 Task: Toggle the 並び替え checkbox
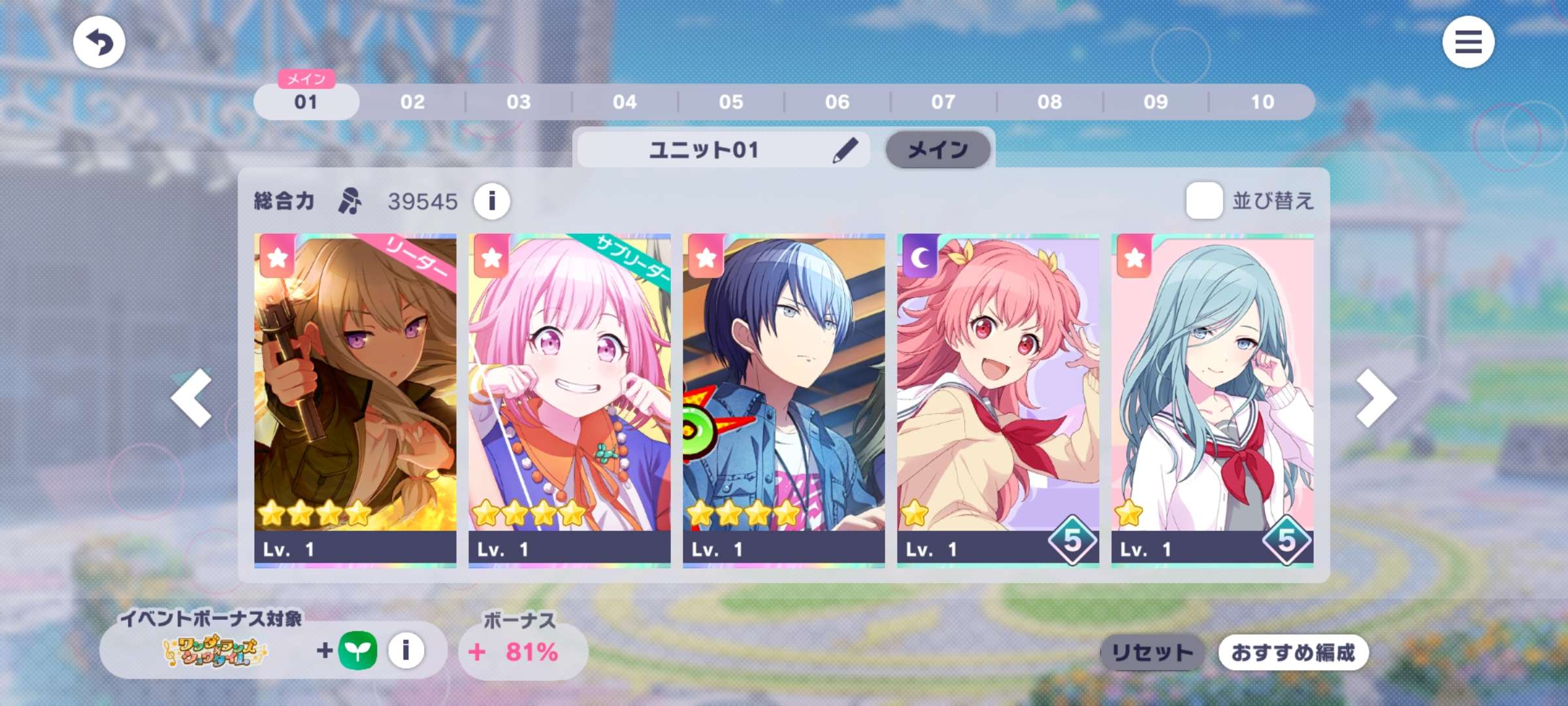click(1204, 201)
